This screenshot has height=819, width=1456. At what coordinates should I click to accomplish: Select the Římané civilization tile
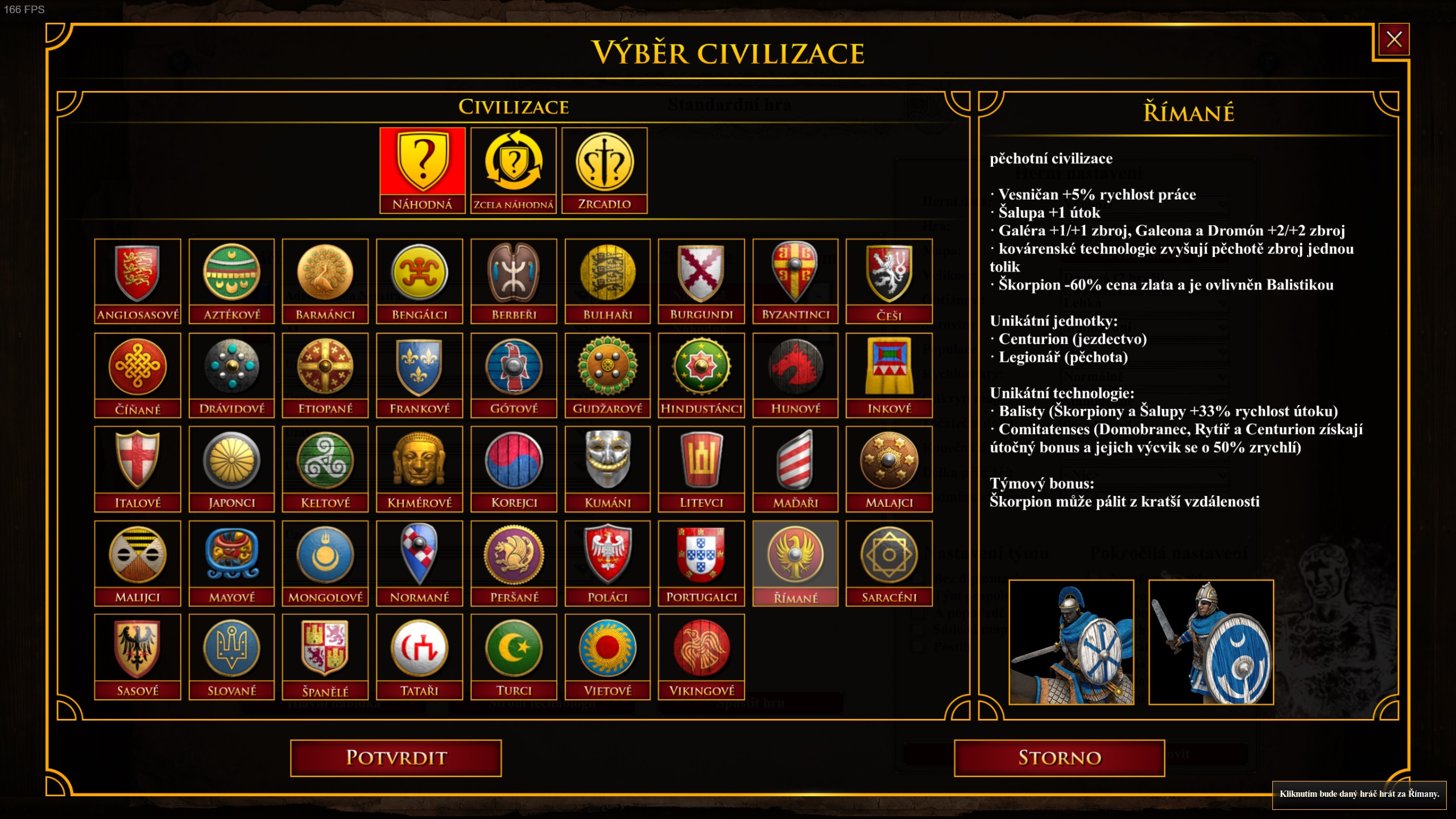(x=795, y=563)
